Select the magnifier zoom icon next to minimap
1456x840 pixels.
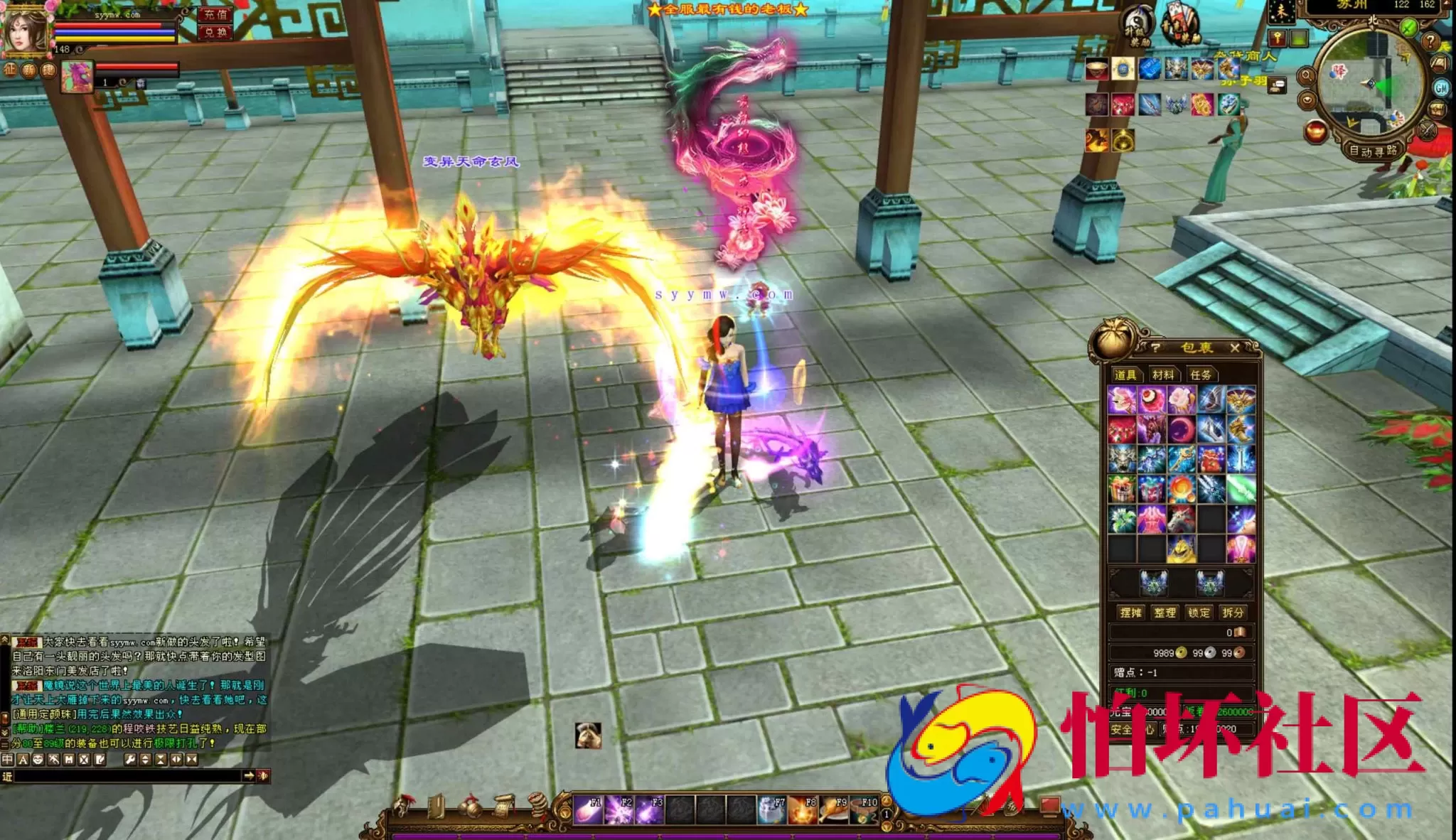(1307, 76)
